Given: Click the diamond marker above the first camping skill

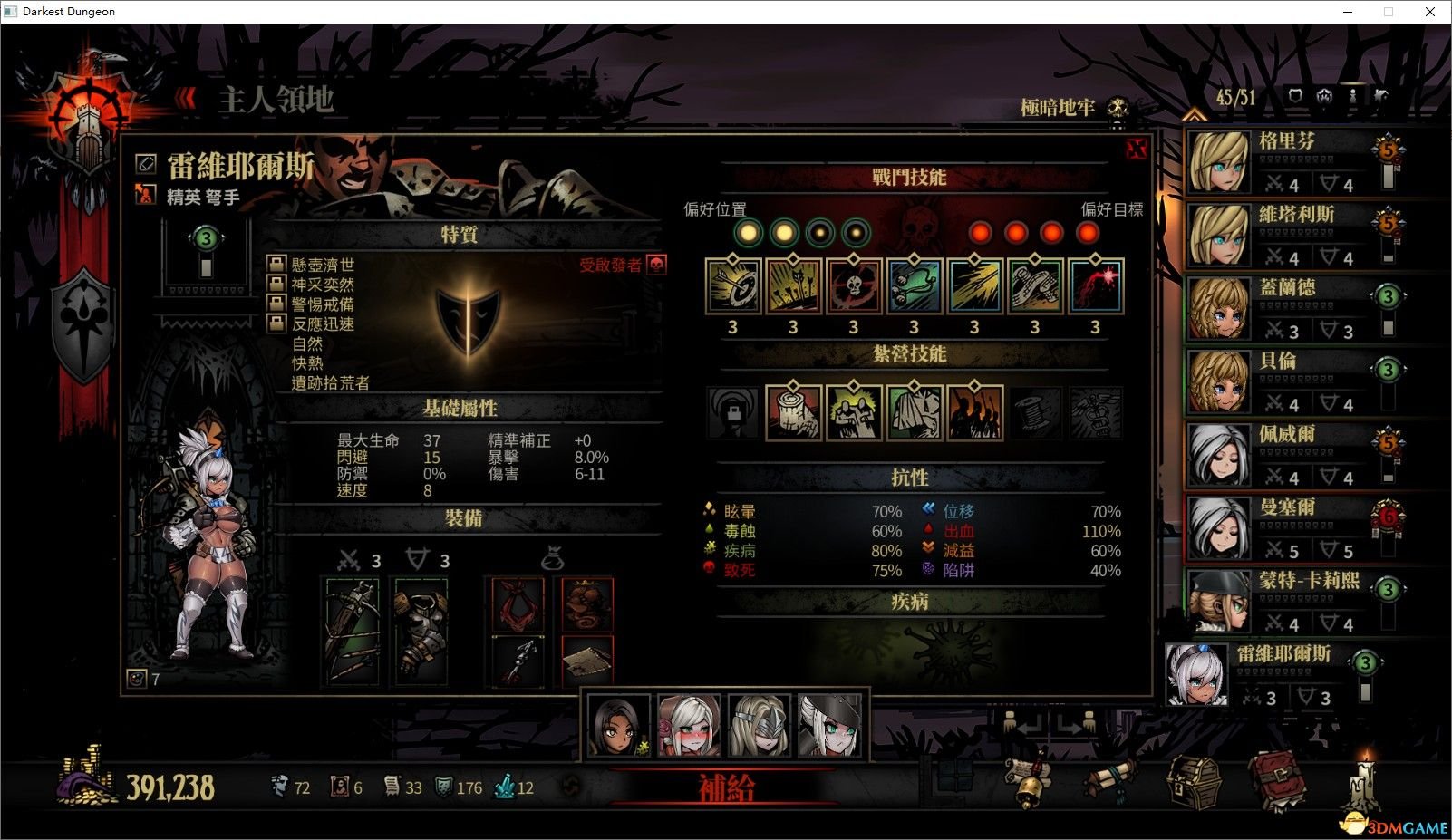Looking at the screenshot, I should tap(793, 385).
